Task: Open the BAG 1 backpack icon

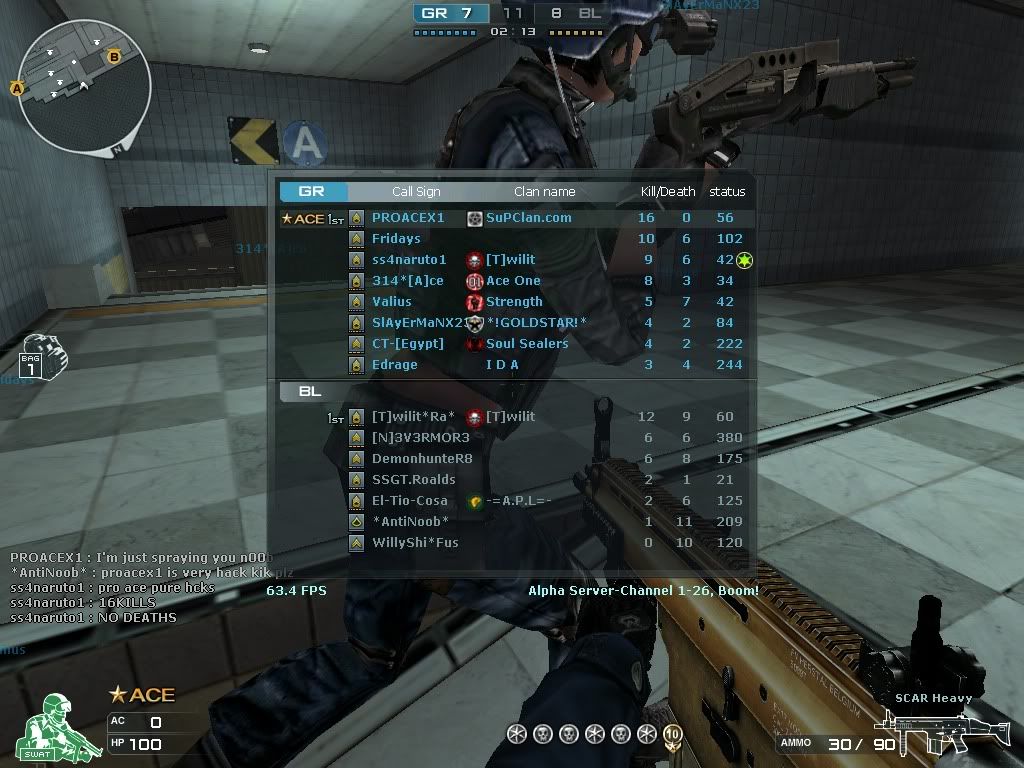Action: tap(40, 357)
